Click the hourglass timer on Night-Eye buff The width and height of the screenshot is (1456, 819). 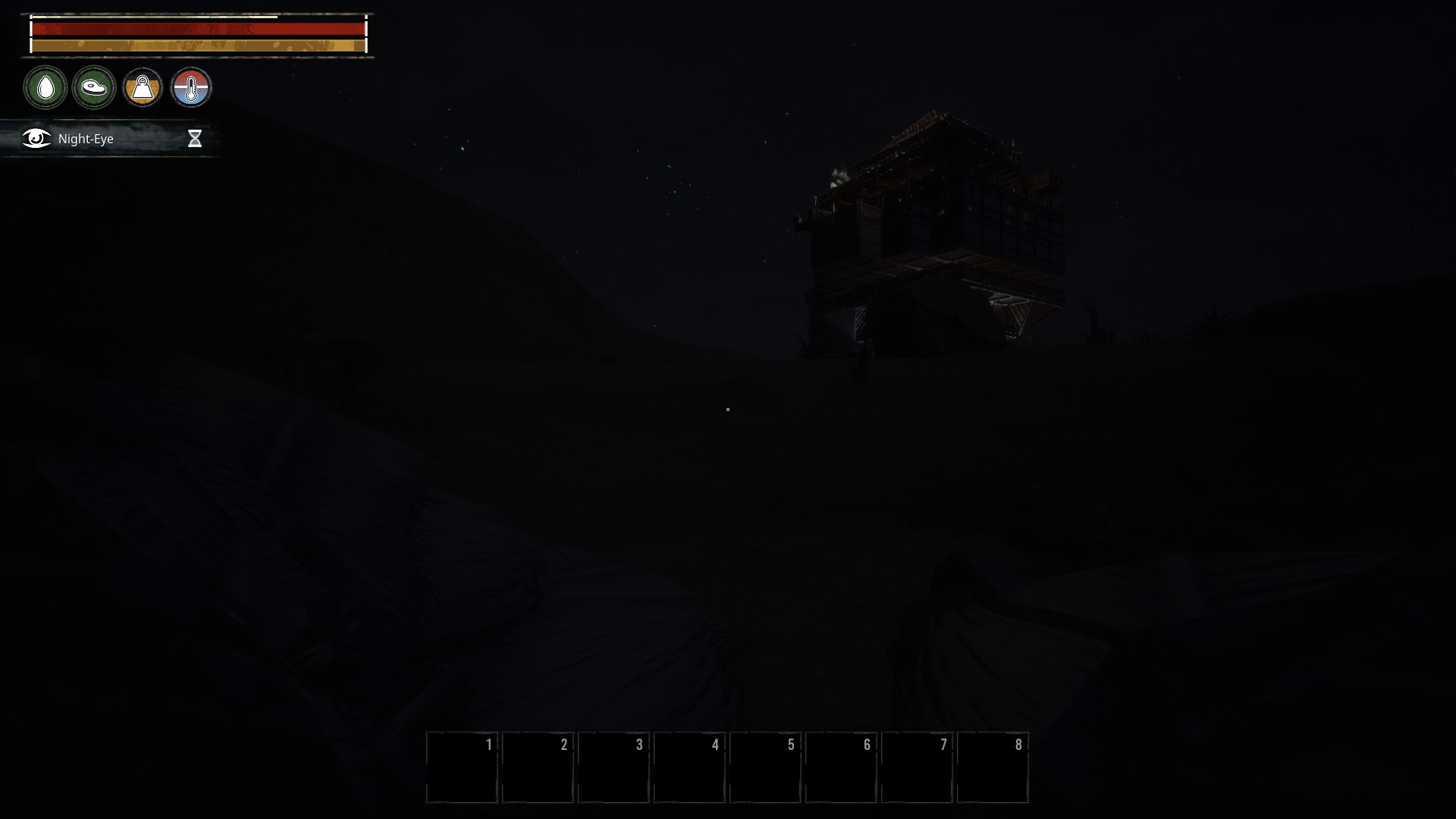[x=196, y=138]
